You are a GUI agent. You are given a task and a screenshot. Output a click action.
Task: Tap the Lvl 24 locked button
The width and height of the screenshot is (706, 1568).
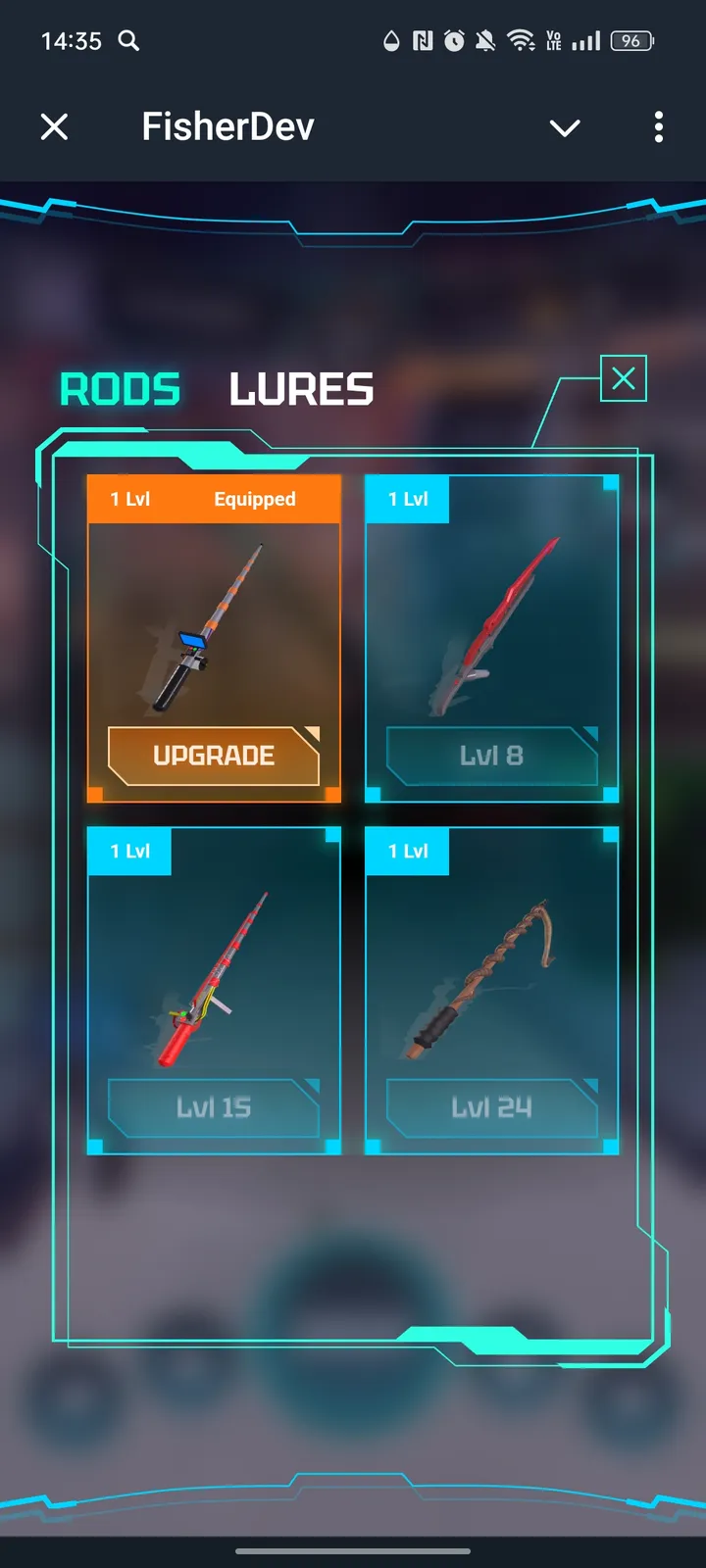point(491,1107)
